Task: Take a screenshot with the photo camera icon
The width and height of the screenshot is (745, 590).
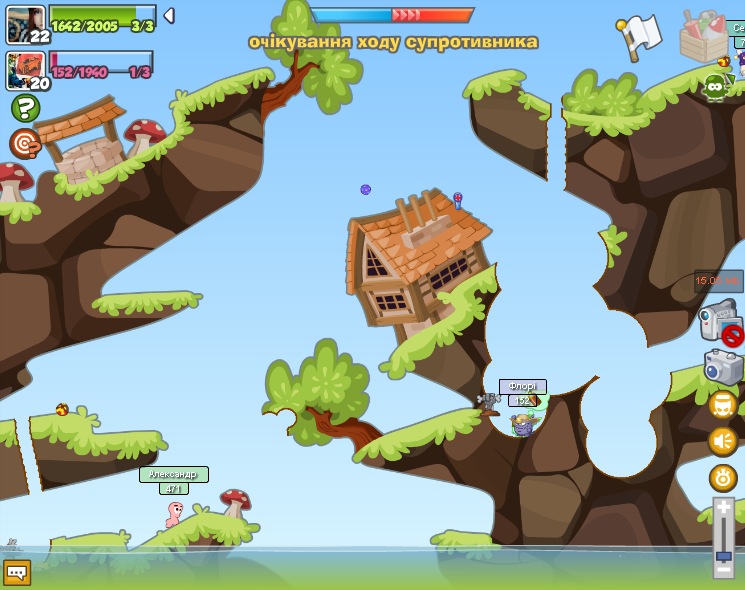Action: (x=723, y=367)
